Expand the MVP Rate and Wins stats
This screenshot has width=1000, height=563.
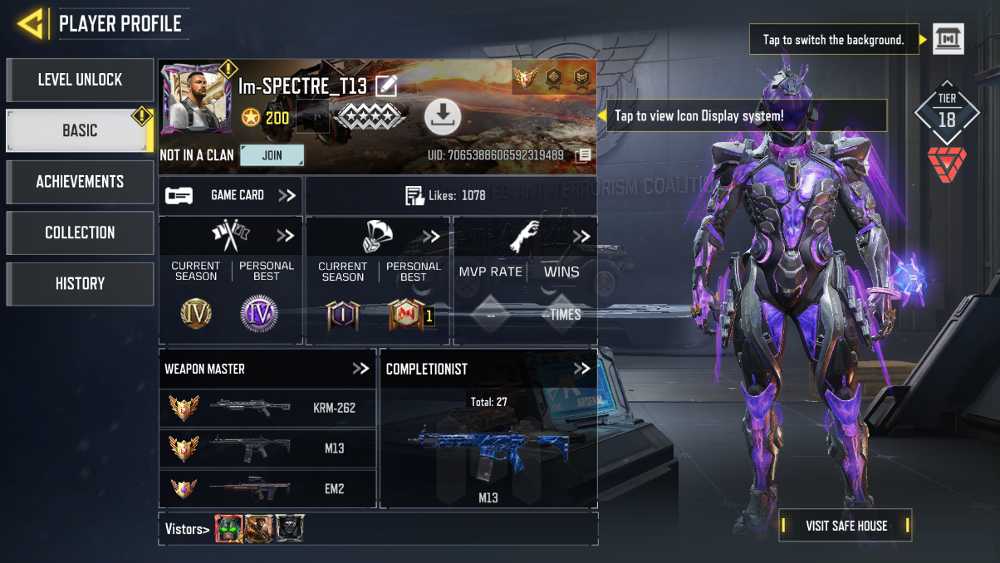(581, 237)
